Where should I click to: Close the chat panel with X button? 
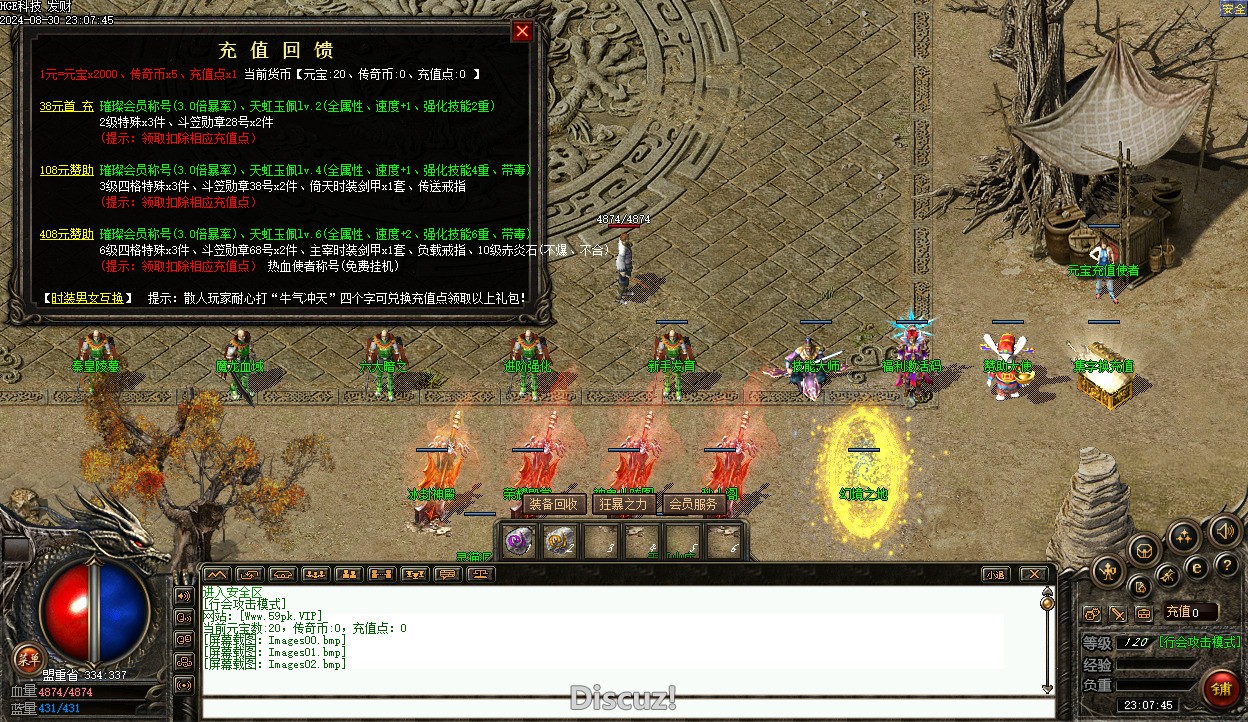pyautogui.click(x=1034, y=574)
